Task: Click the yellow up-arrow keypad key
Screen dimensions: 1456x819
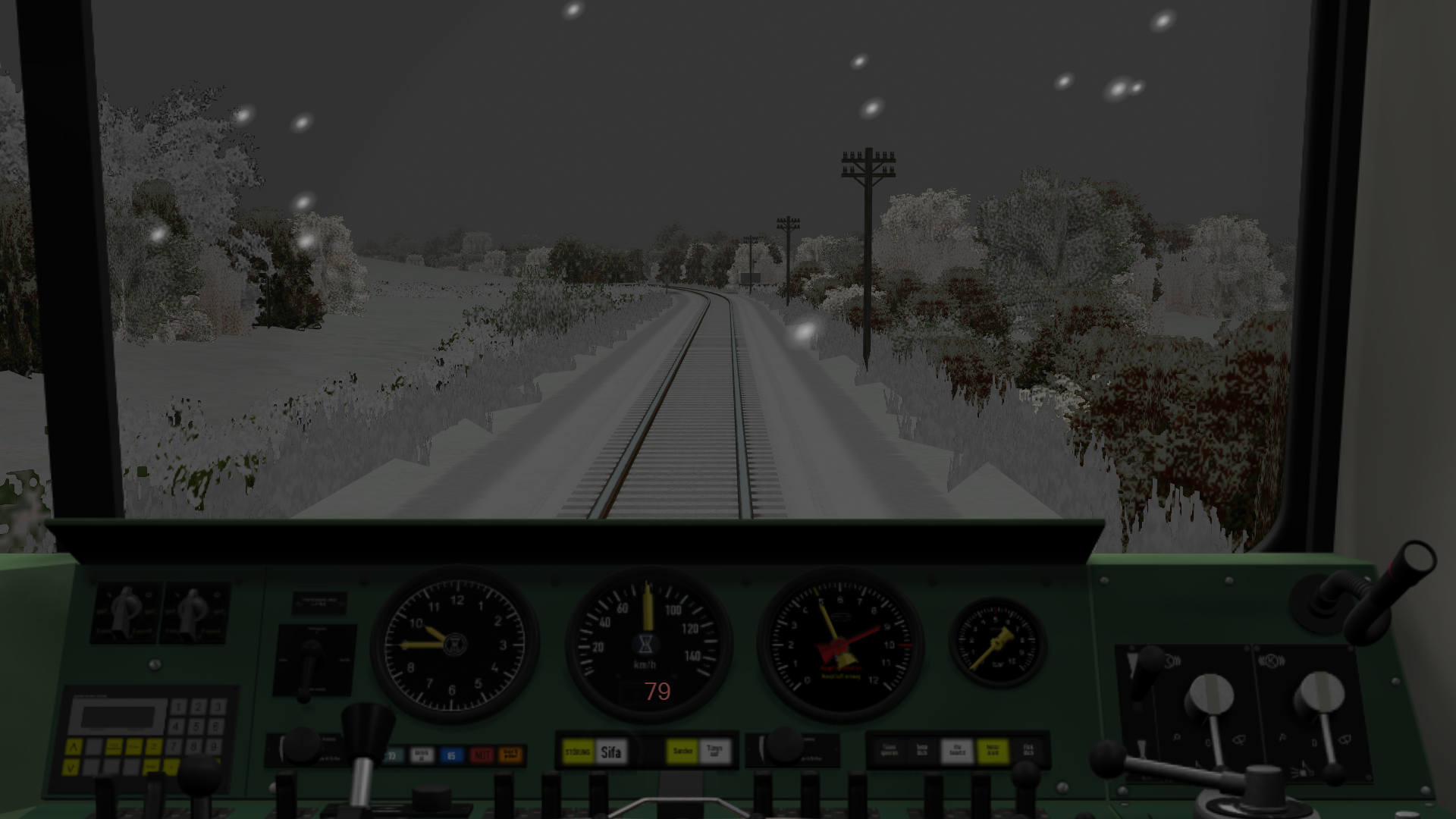Action: click(73, 748)
